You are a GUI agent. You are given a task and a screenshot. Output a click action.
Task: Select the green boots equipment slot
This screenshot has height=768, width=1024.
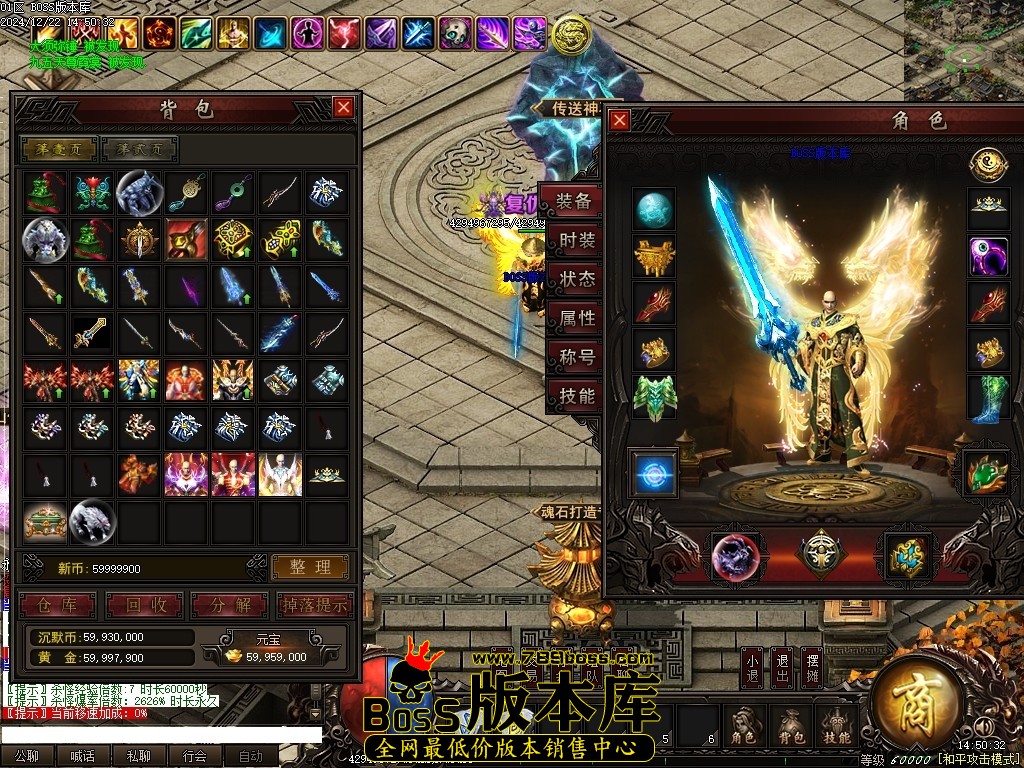[x=989, y=398]
